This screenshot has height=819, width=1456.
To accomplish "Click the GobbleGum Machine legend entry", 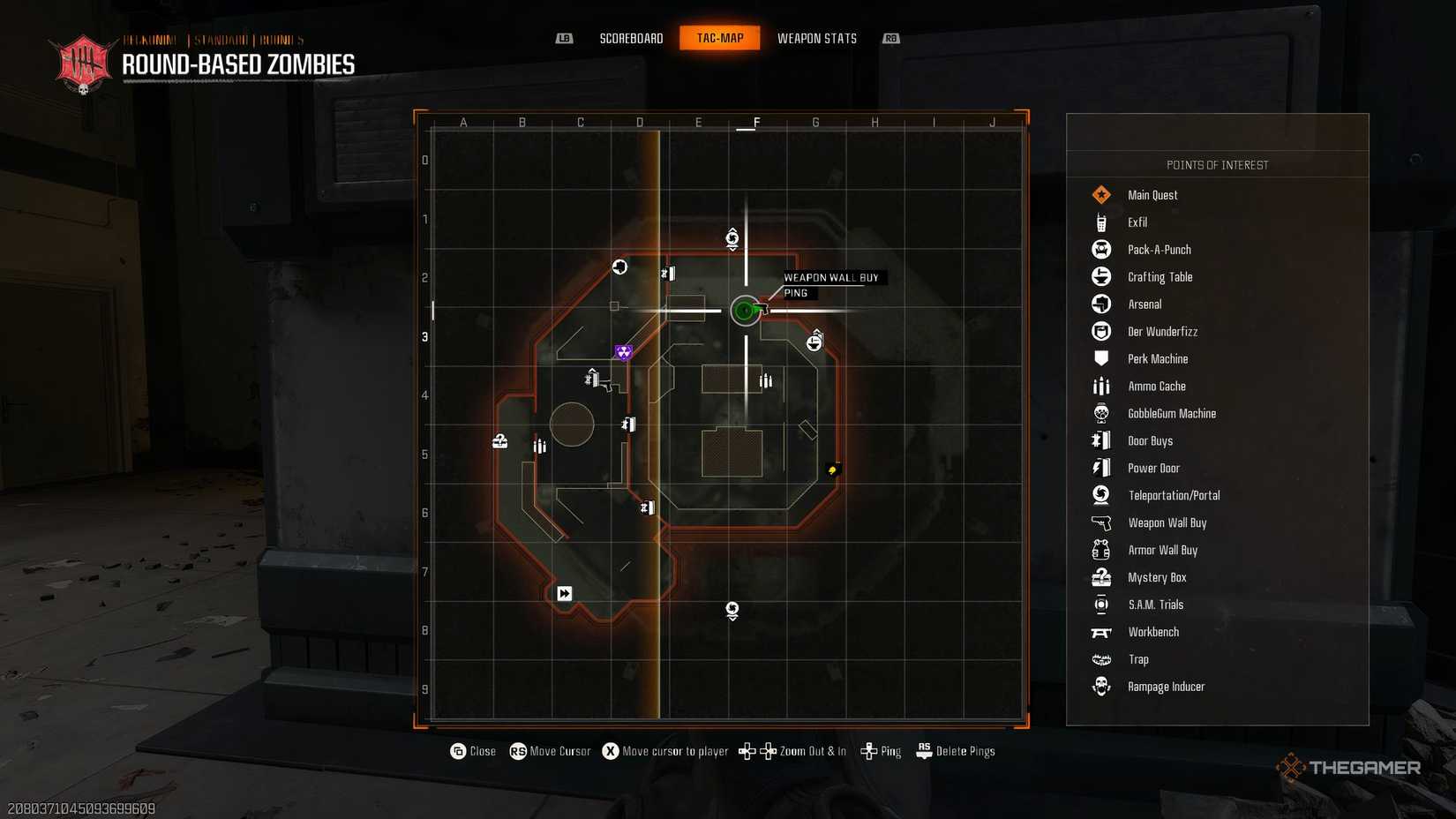I will click(1171, 414).
